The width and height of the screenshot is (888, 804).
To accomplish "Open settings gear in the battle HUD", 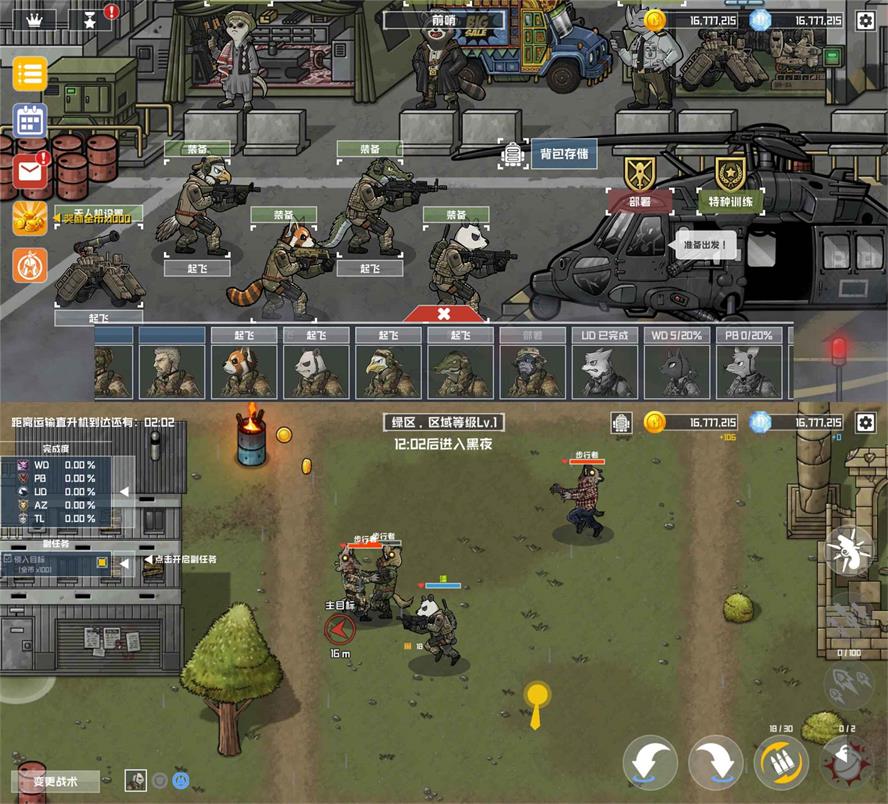I will point(865,422).
